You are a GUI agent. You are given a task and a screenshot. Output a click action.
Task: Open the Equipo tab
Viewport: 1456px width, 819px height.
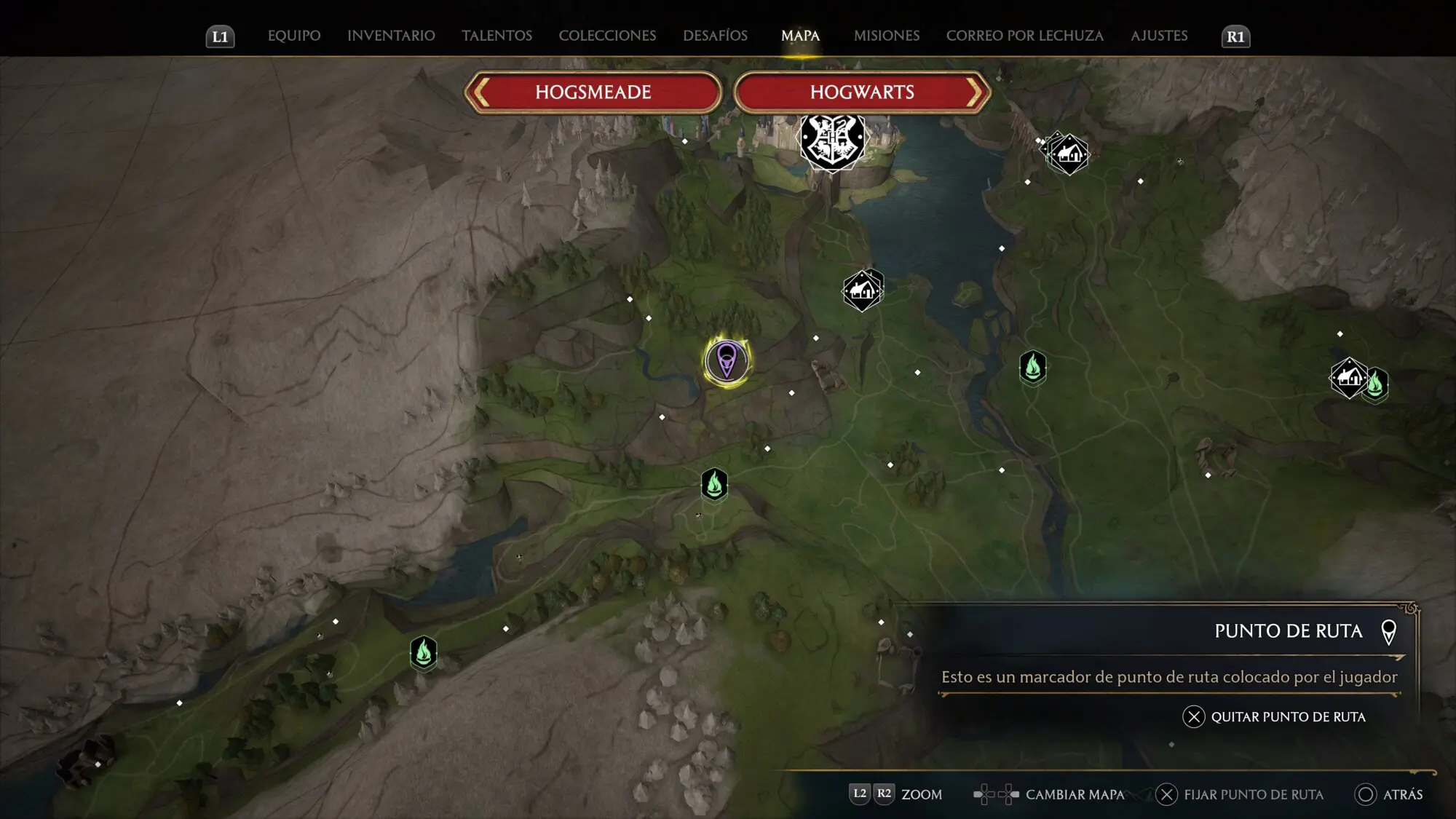294,36
